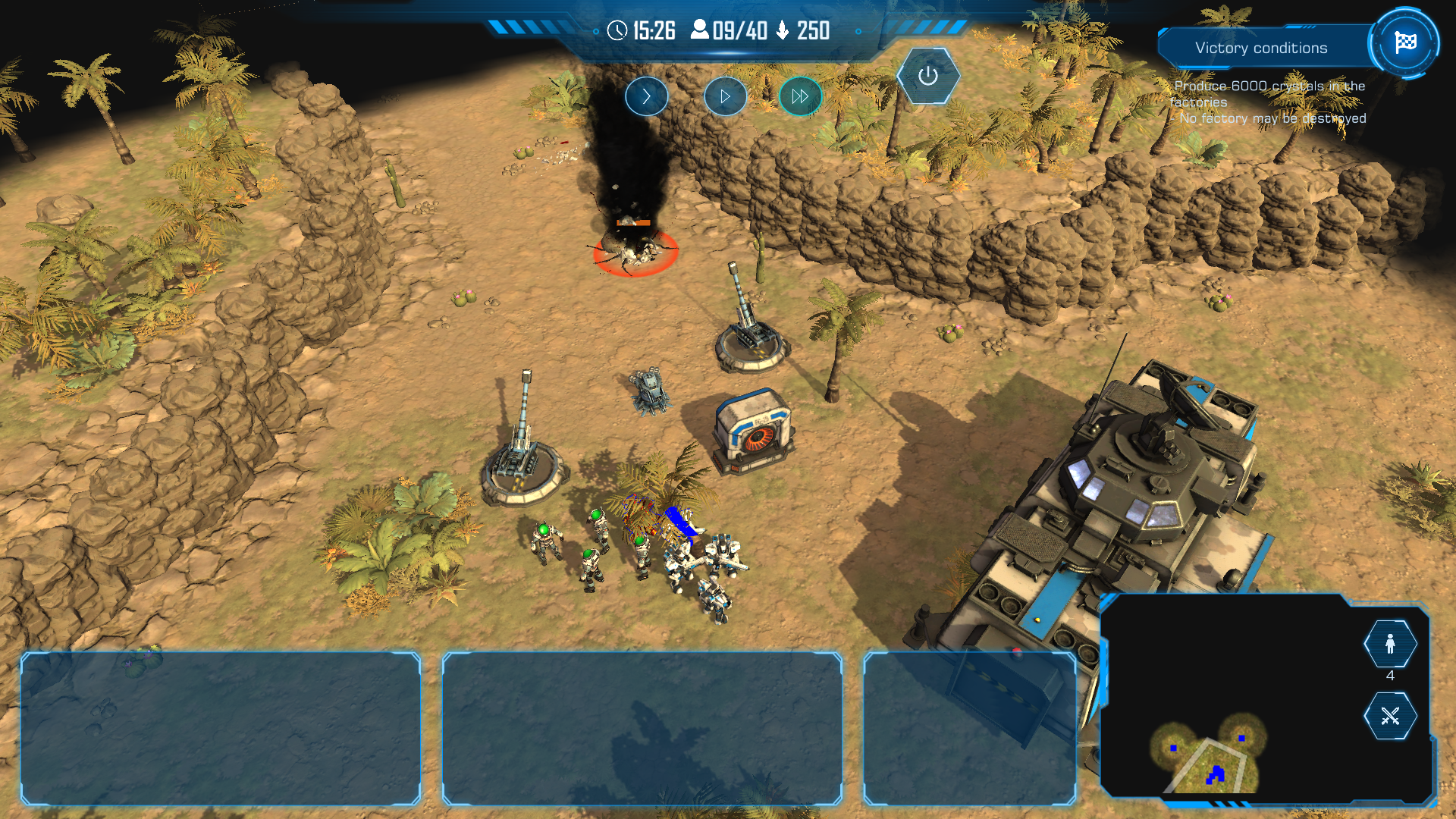Click the checkered flag objectives icon
Viewport: 1456px width, 819px height.
pos(1404,42)
